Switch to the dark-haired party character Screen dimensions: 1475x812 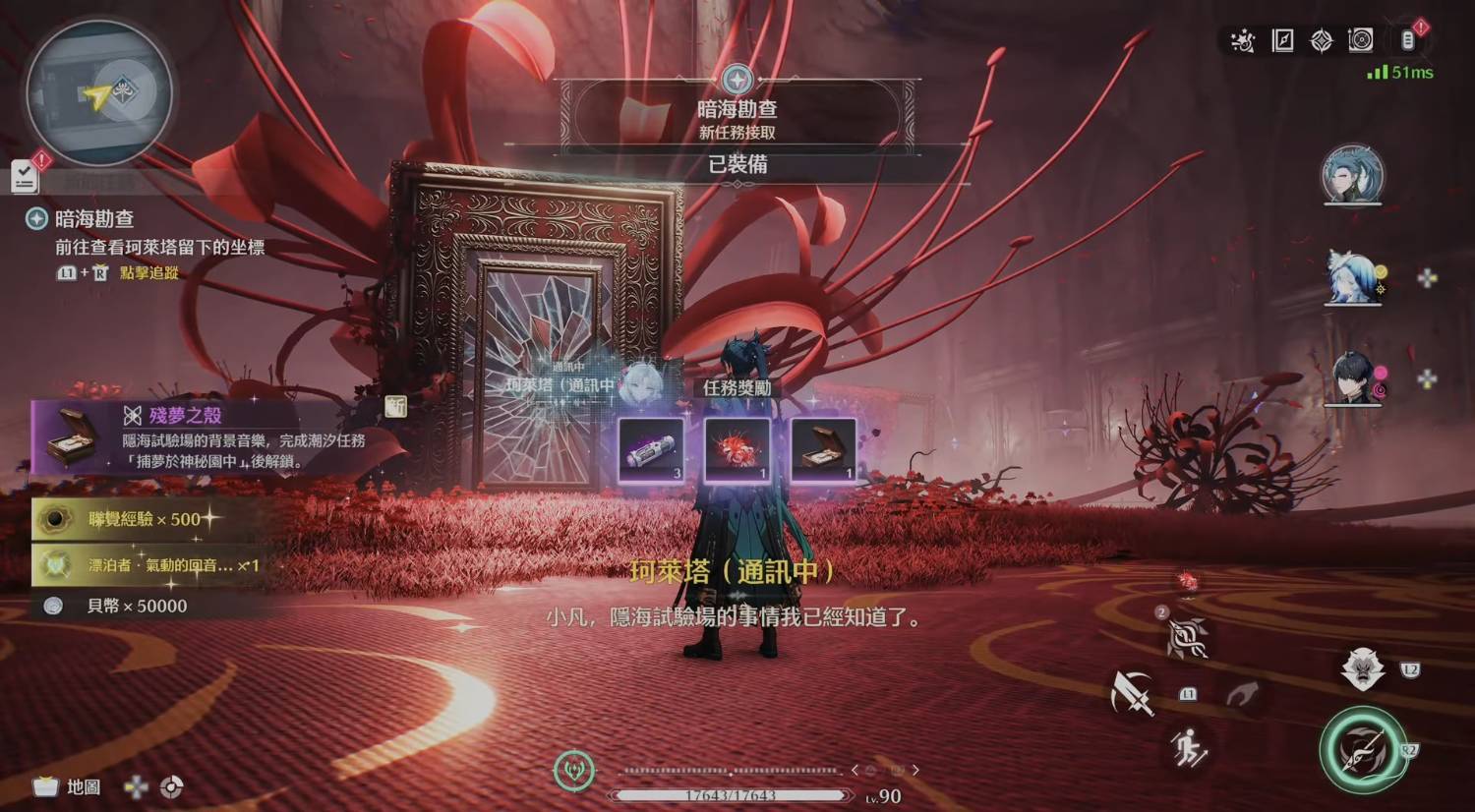(1353, 378)
